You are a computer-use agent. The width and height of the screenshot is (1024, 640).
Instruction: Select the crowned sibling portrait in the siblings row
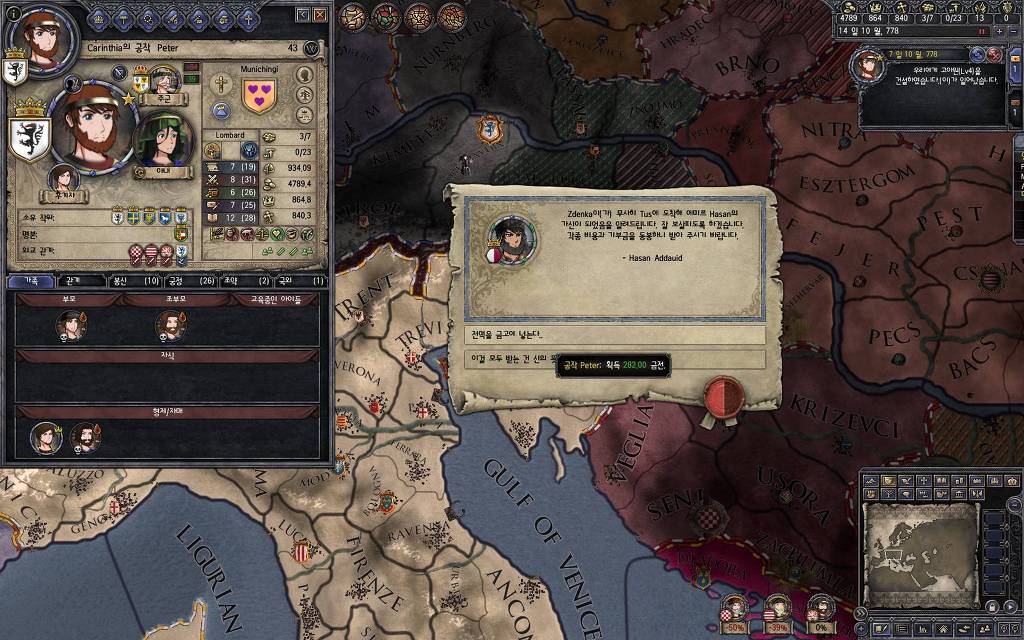point(84,437)
